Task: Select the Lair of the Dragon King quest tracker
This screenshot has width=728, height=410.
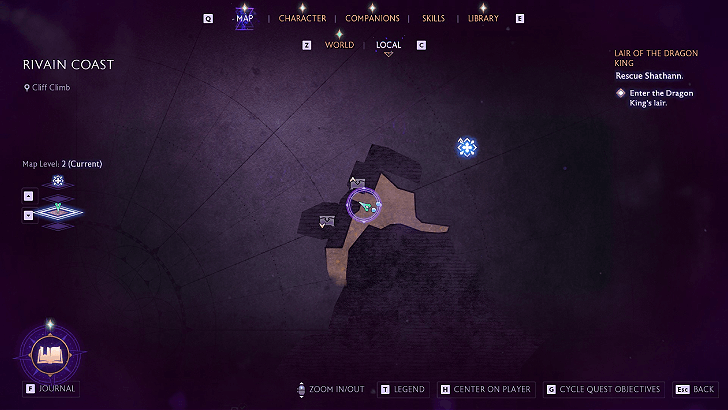Action: pyautogui.click(x=657, y=56)
